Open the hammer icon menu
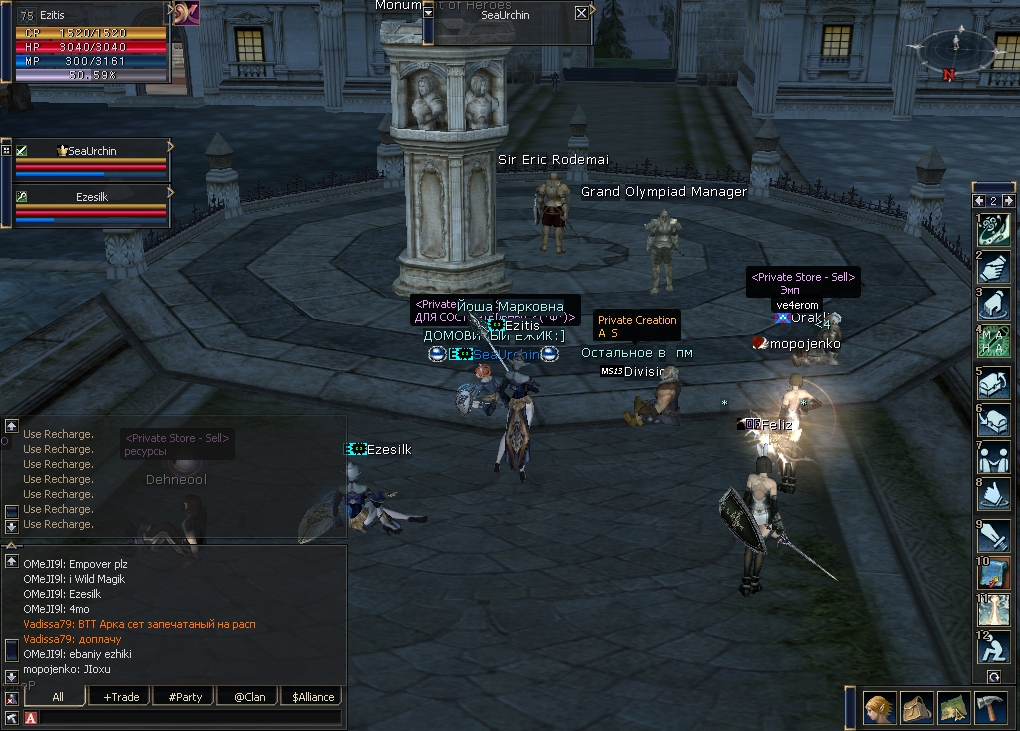Image resolution: width=1020 pixels, height=731 pixels. [x=990, y=707]
